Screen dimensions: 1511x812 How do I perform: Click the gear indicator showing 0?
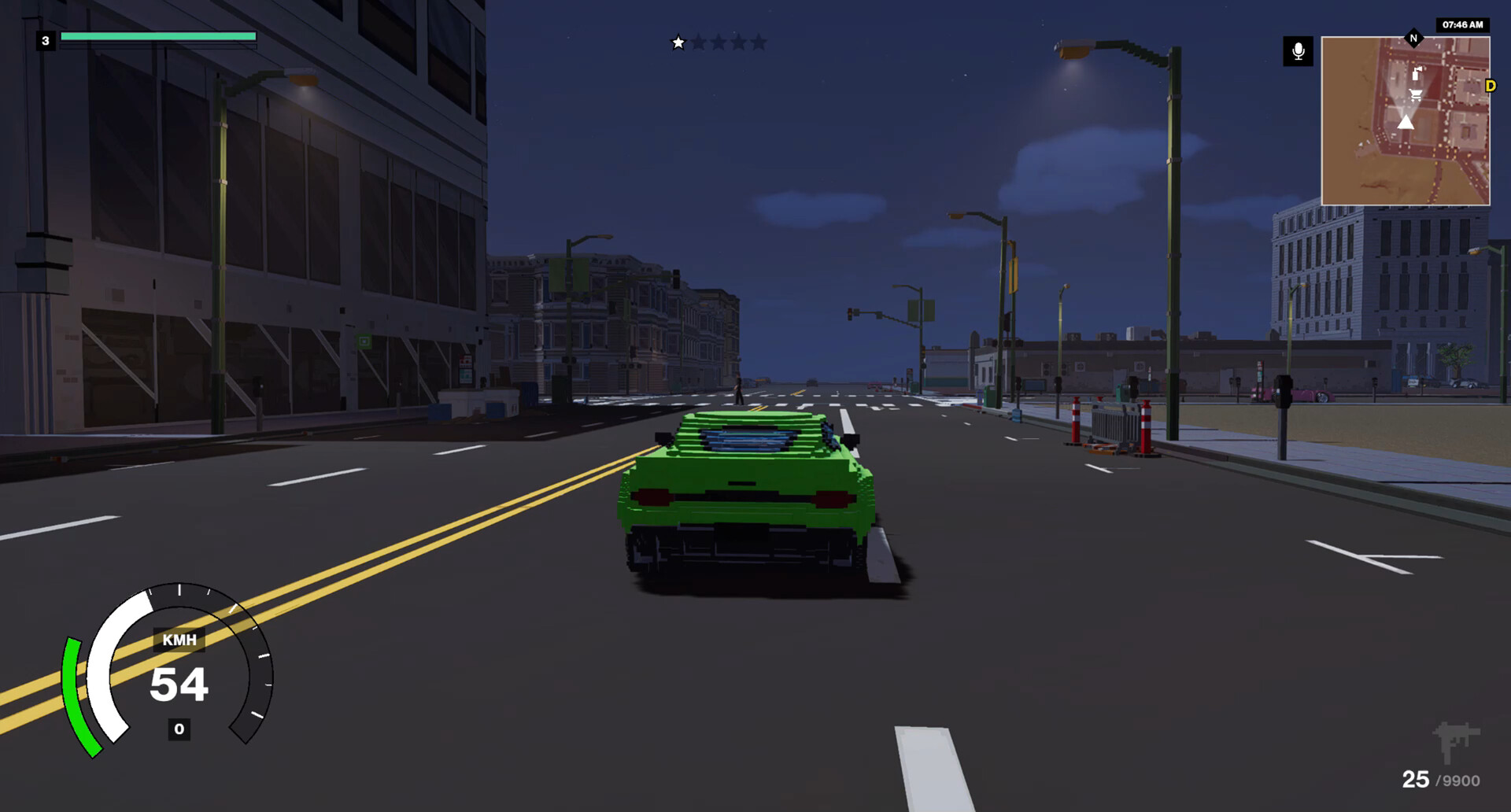pos(179,729)
